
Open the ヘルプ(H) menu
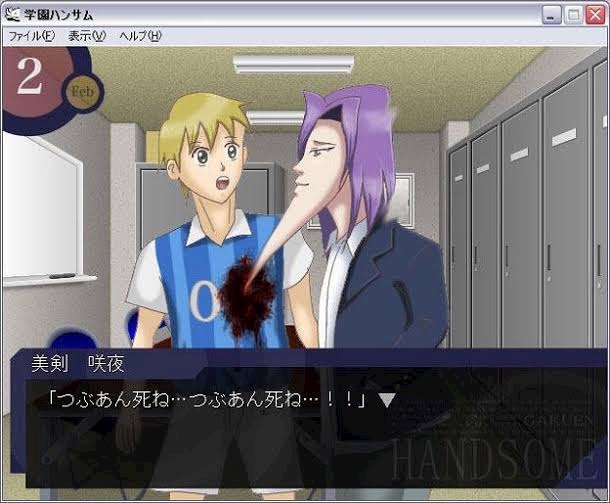140,36
